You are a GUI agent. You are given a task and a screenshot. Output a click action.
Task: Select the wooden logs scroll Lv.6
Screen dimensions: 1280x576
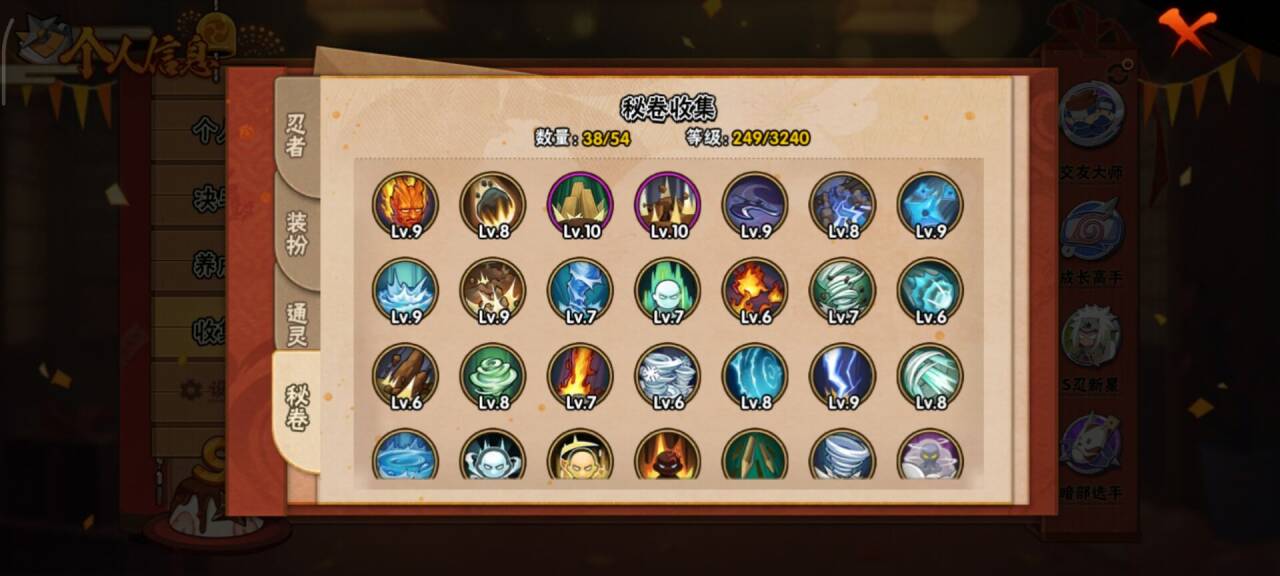[x=405, y=377]
